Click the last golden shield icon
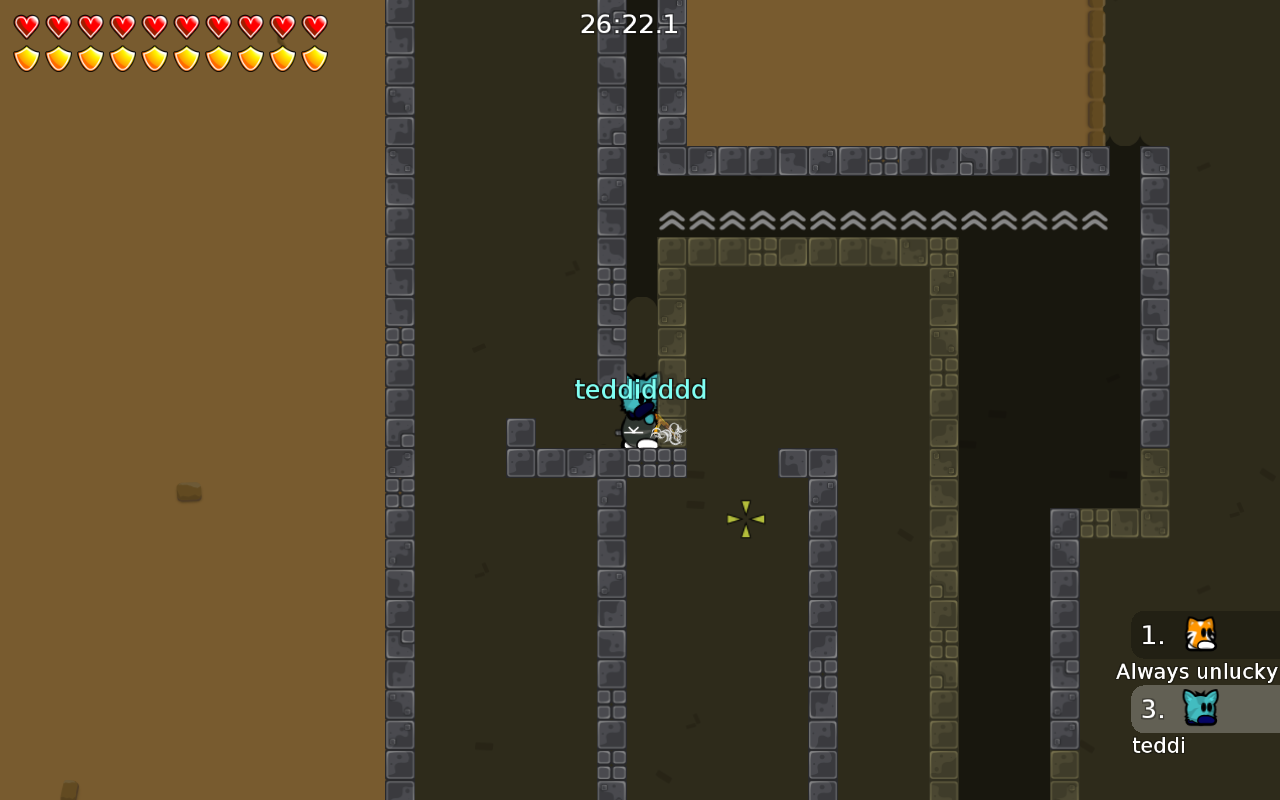The width and height of the screenshot is (1280, 800). [315, 58]
